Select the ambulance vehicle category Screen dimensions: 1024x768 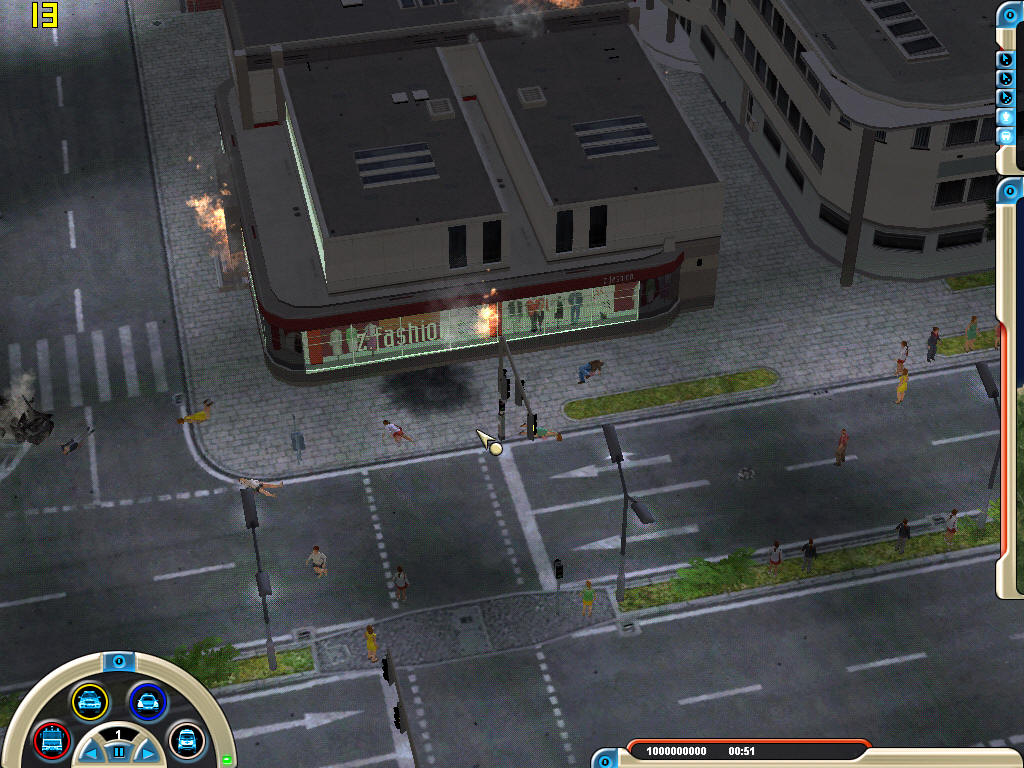(186, 741)
